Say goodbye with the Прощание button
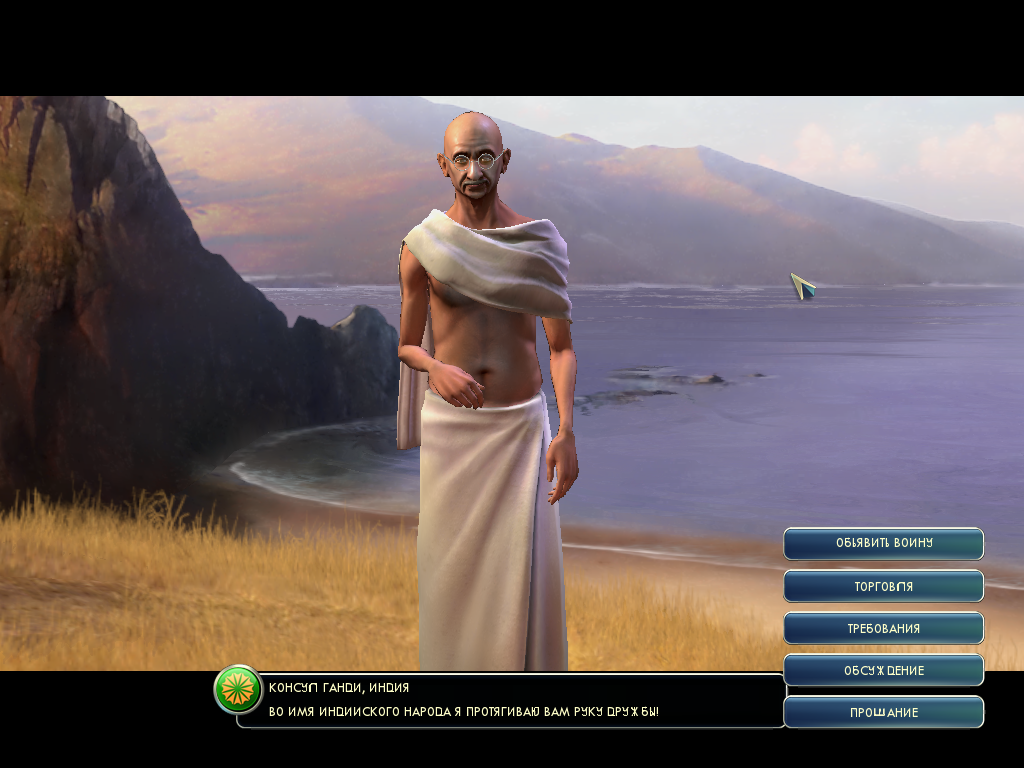1024x768 pixels. tap(883, 712)
